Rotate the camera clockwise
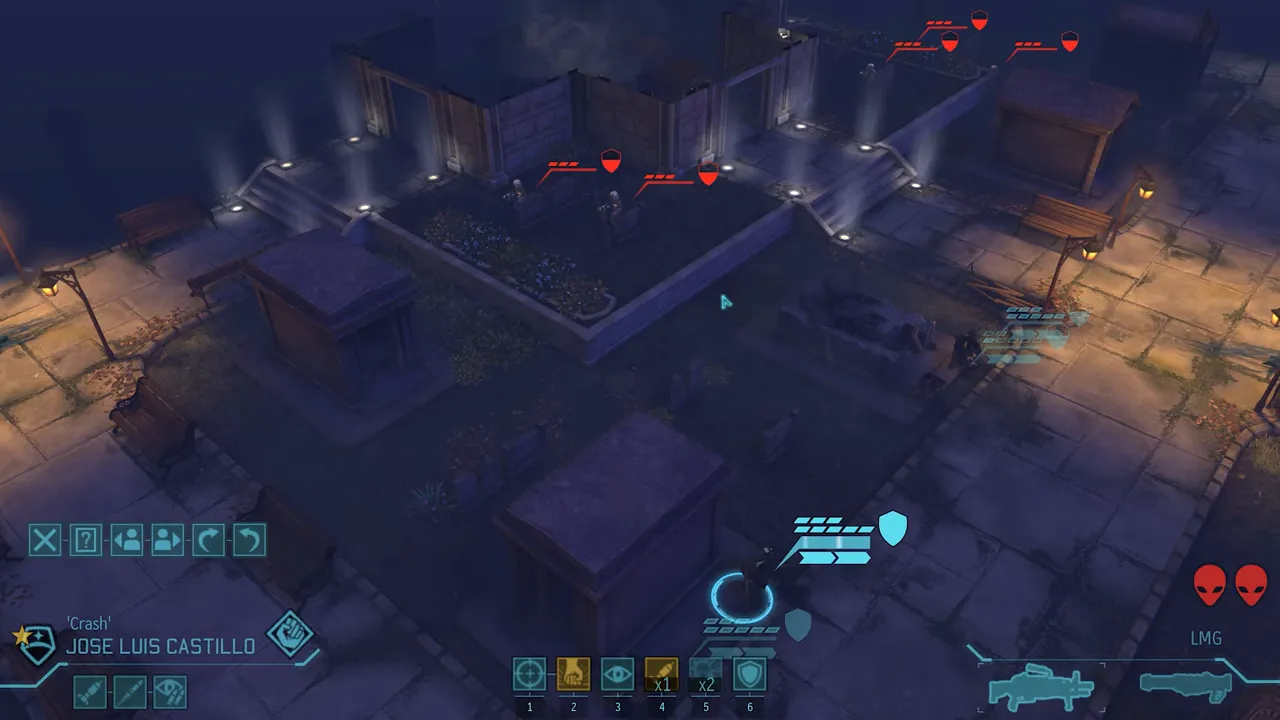This screenshot has height=720, width=1280. 206,541
